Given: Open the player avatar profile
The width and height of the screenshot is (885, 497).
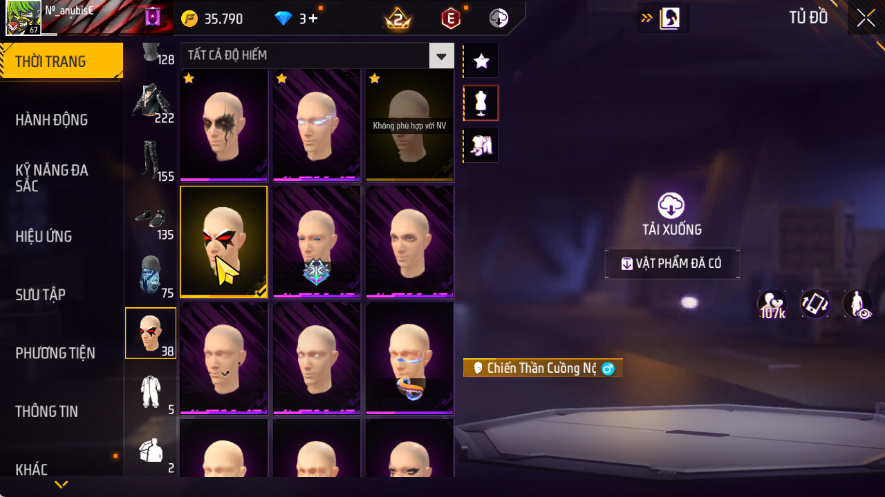Looking at the screenshot, I should 21,18.
